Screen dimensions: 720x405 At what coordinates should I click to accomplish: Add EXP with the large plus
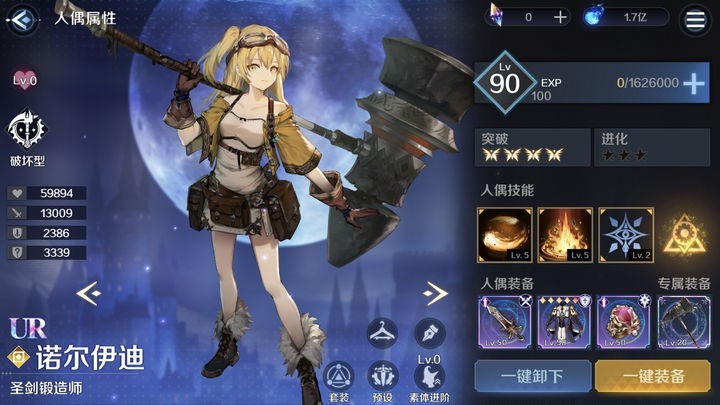pos(694,84)
